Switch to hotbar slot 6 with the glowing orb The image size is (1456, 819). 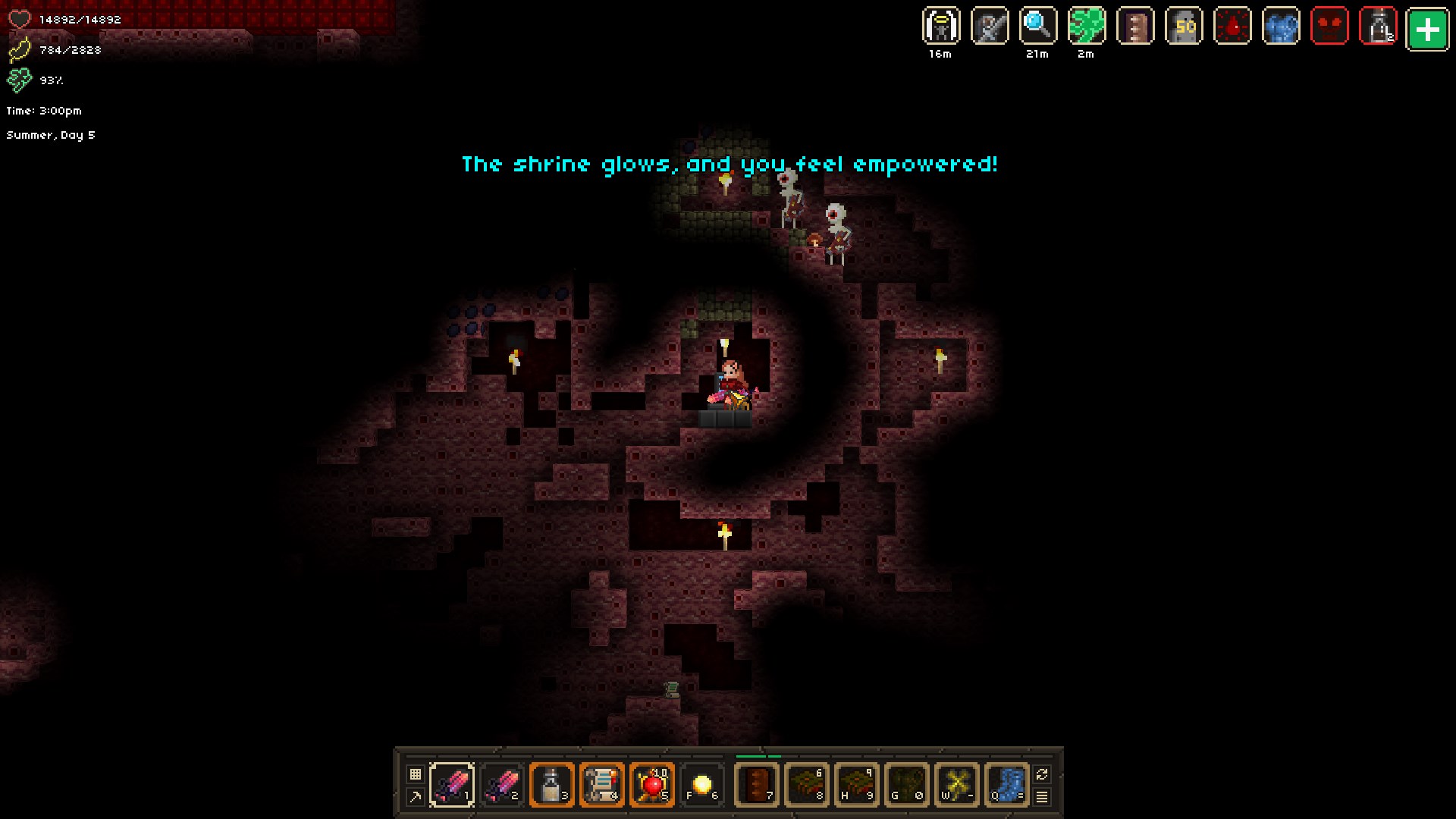click(x=701, y=785)
